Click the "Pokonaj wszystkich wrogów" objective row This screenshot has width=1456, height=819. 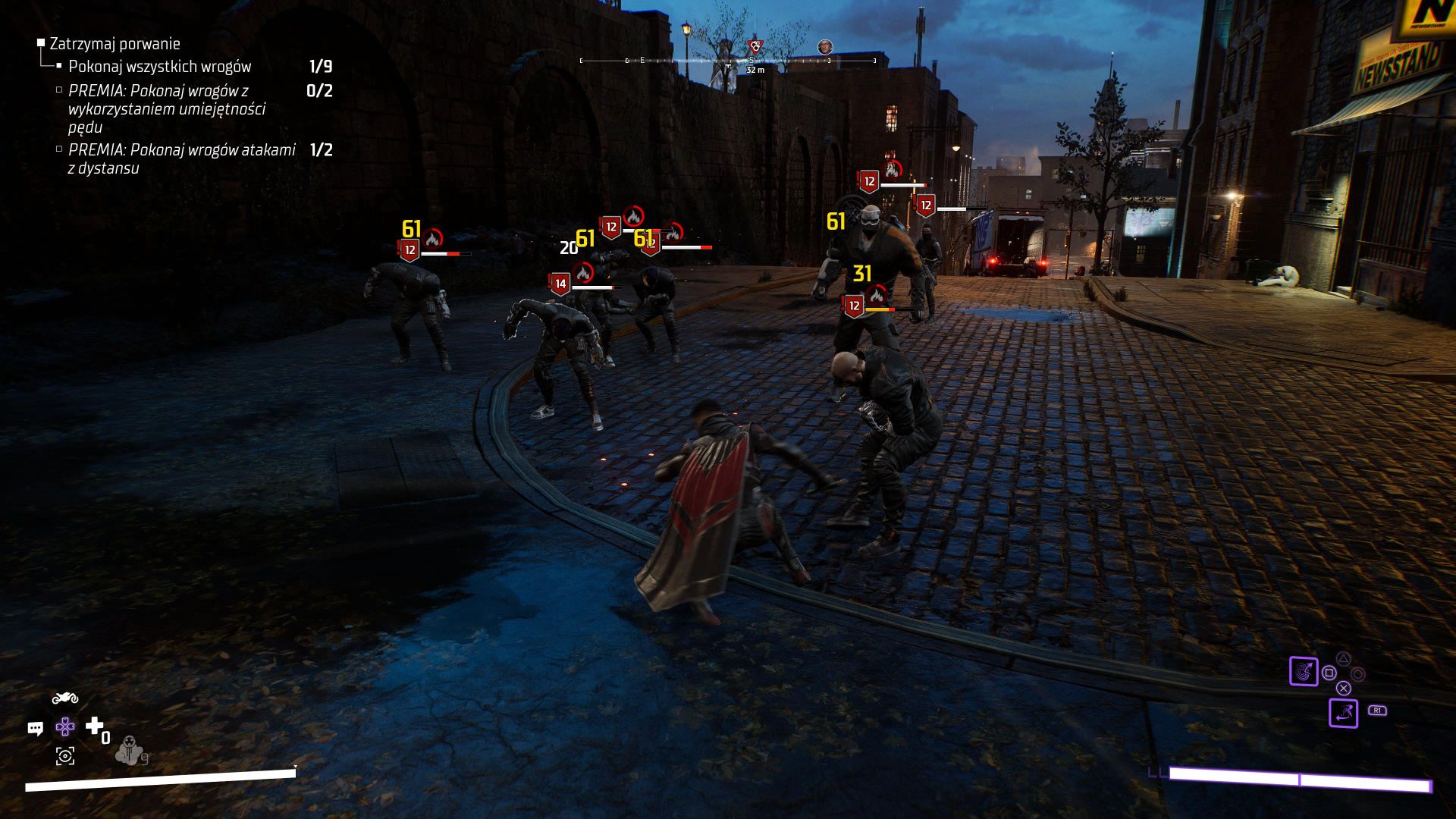point(159,67)
